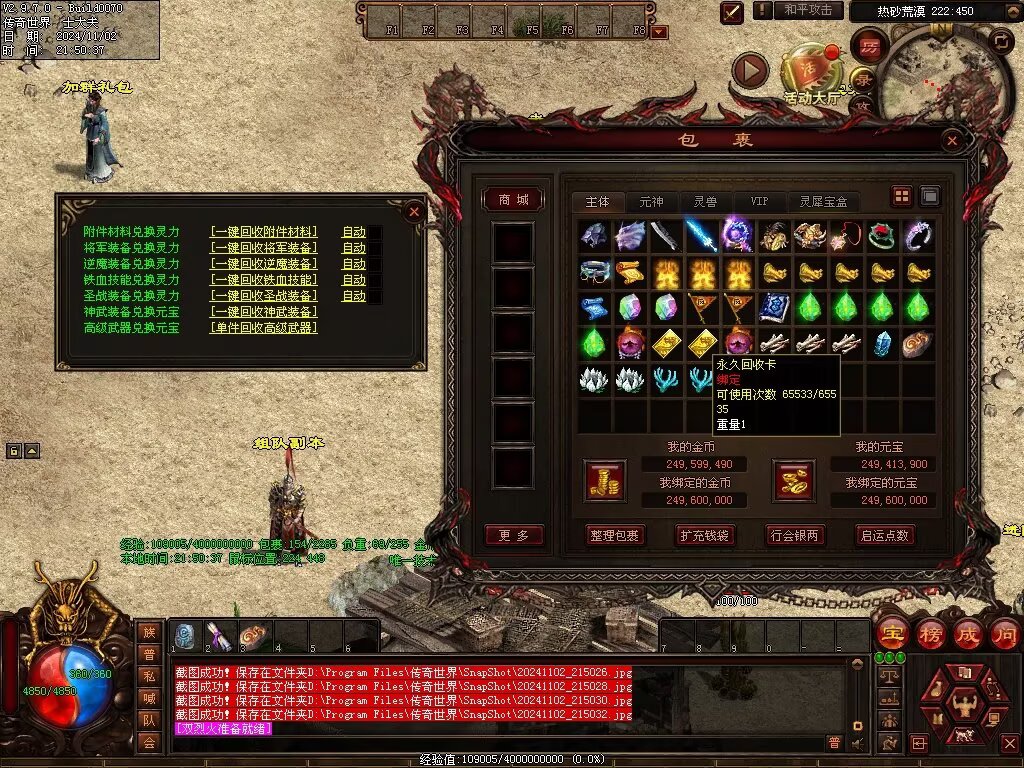
Task: Open the 商城 shop
Action: (514, 200)
